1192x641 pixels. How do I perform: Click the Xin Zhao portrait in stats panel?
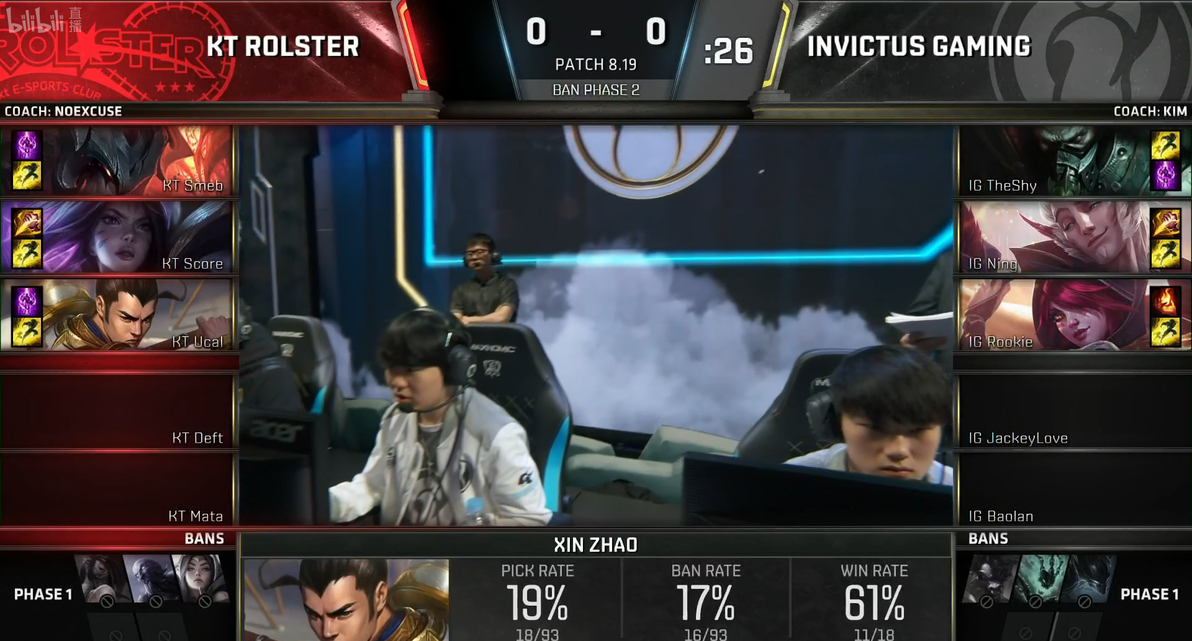click(x=345, y=599)
